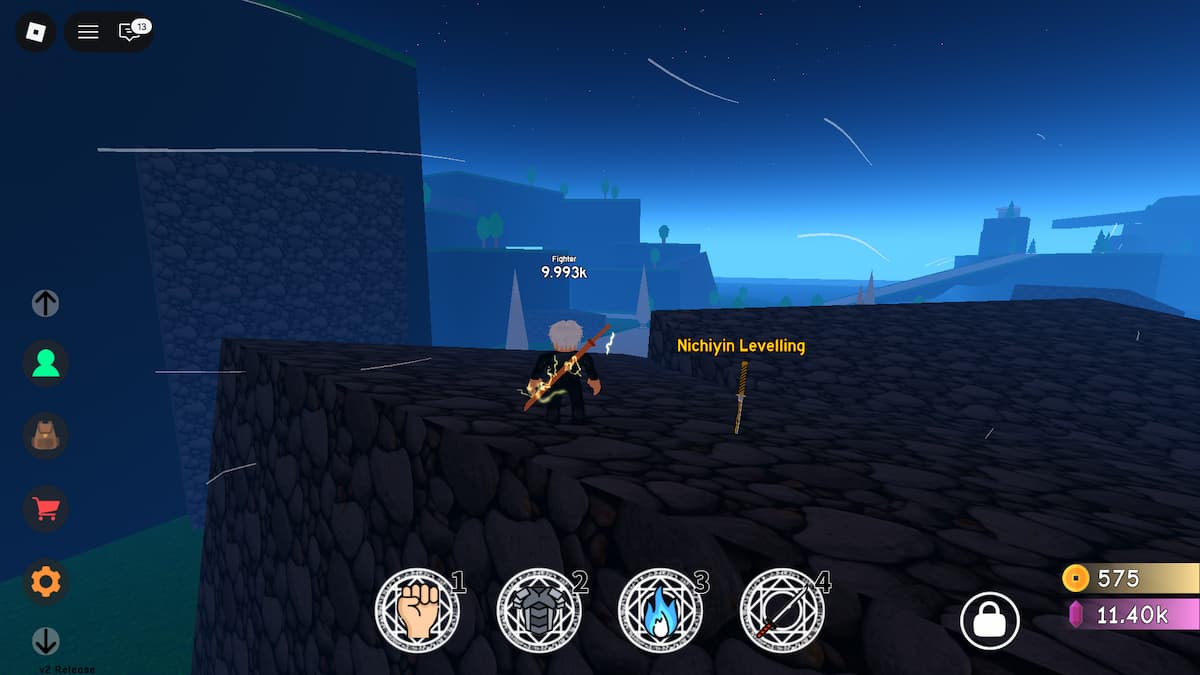1200x675 pixels.
Task: Click the down arrow sidebar button
Action: [x=46, y=640]
